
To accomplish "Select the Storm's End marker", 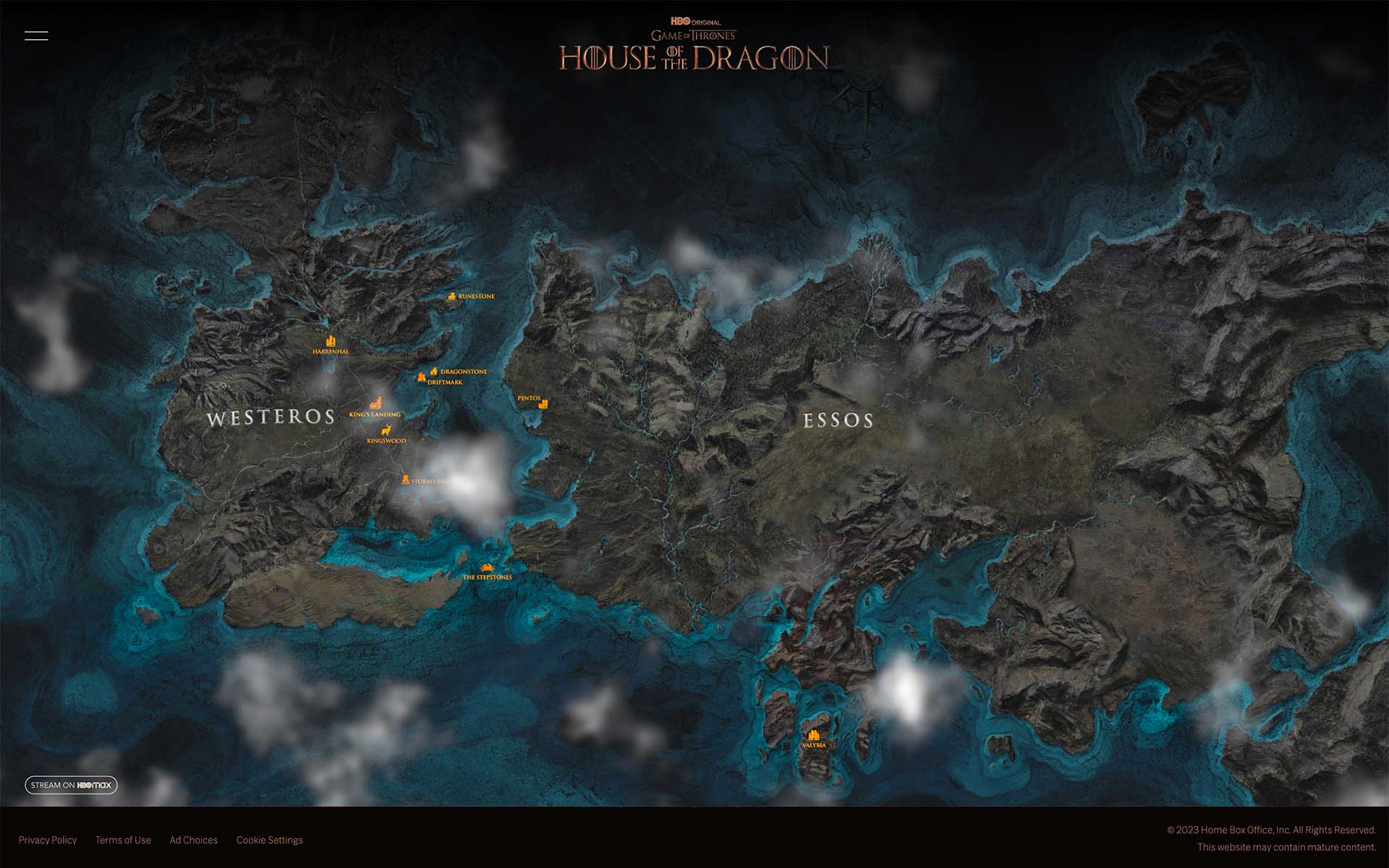I will point(406,480).
